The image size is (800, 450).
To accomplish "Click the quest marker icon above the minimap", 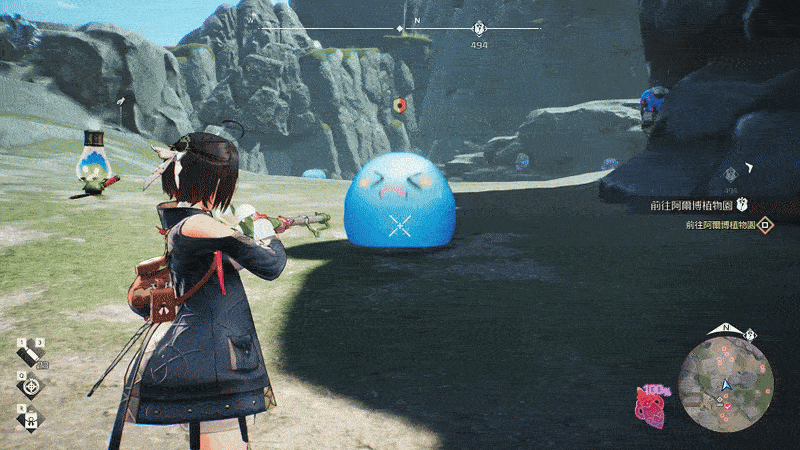I will point(751,333).
